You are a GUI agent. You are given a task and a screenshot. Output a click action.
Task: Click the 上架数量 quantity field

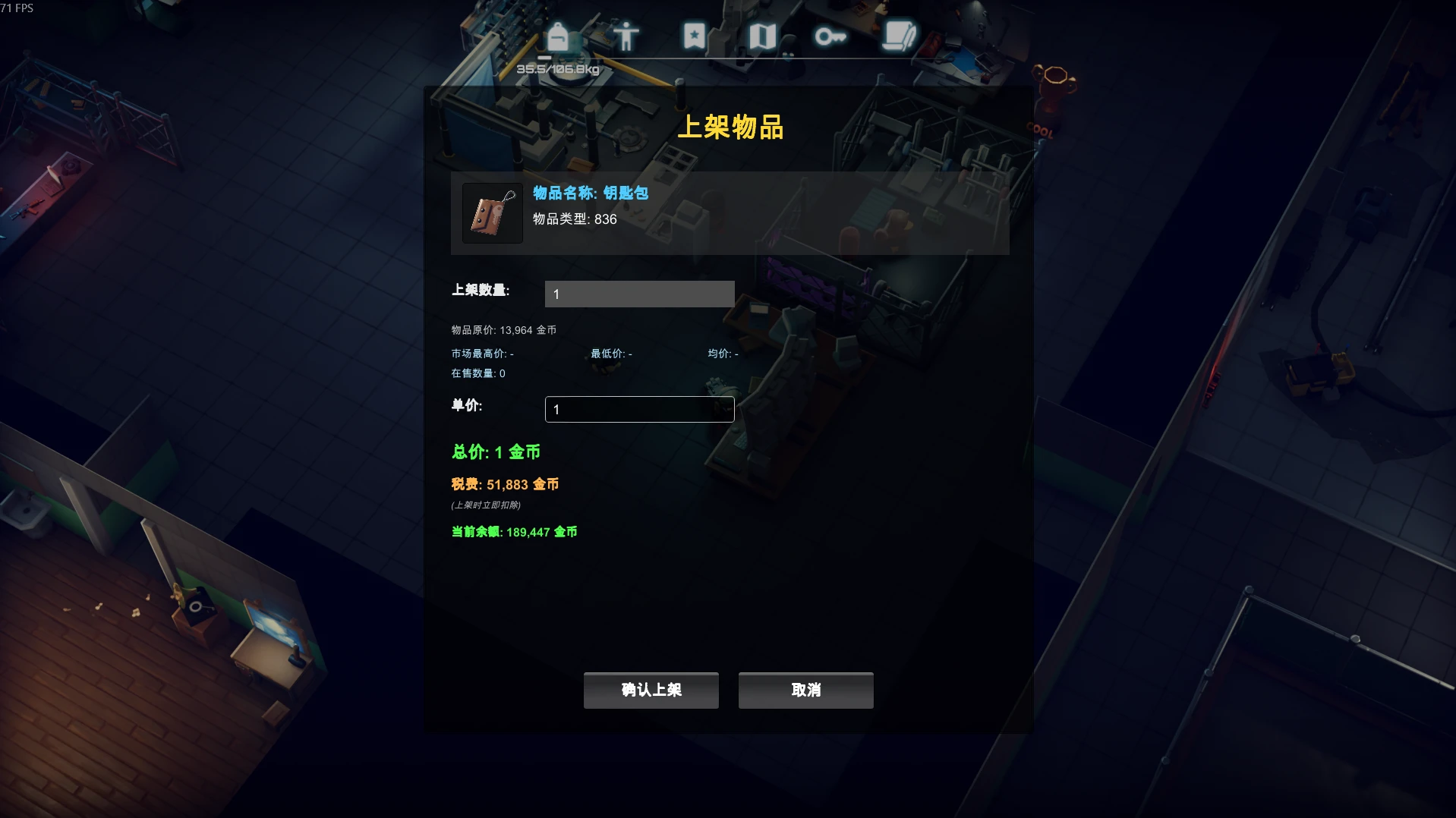click(x=639, y=294)
